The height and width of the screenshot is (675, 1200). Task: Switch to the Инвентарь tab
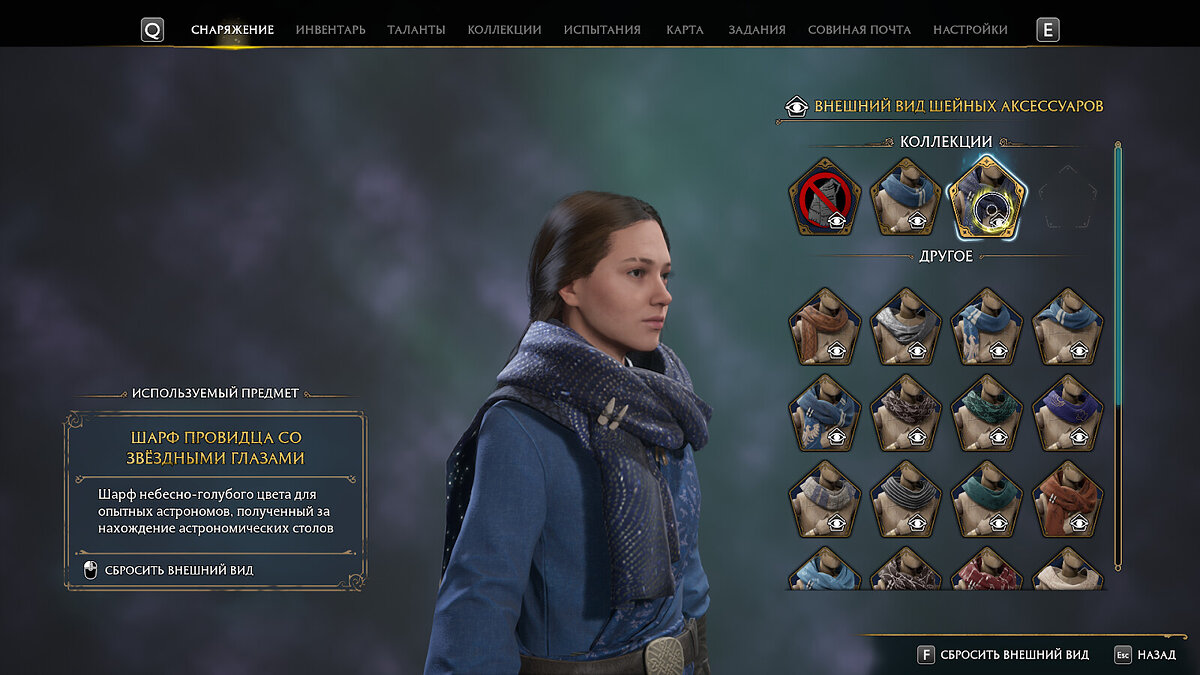[x=330, y=30]
